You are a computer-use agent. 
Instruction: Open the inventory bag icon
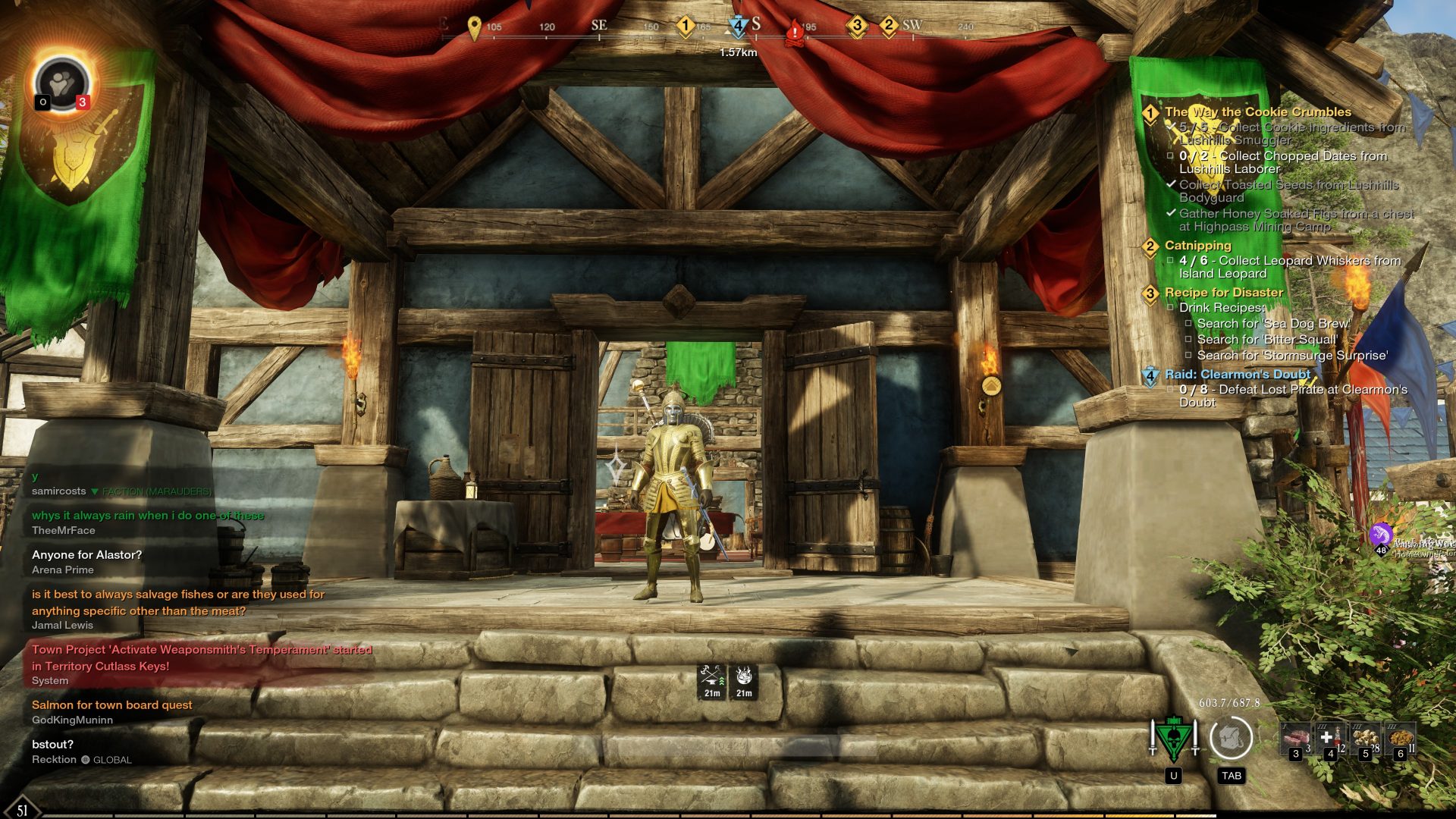(x=1230, y=737)
